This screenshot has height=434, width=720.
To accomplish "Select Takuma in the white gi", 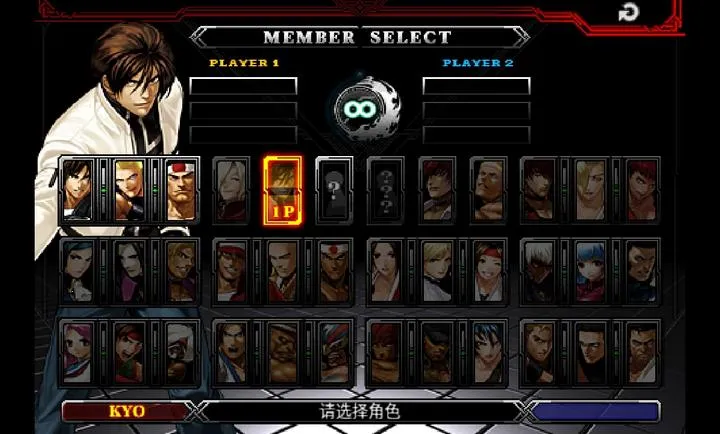I will [x=642, y=352].
